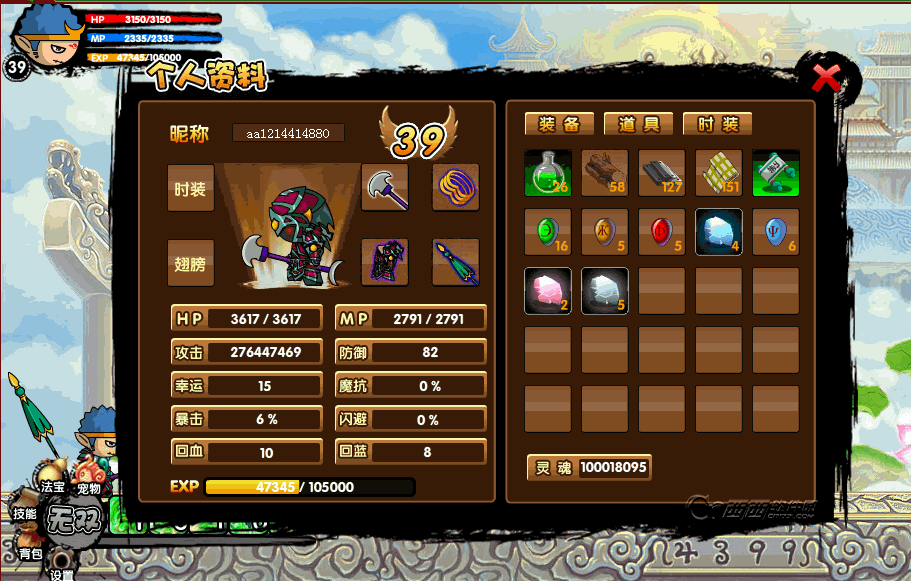The height and width of the screenshot is (581, 911).
Task: Select the equipped green feather spear slot
Action: [455, 262]
